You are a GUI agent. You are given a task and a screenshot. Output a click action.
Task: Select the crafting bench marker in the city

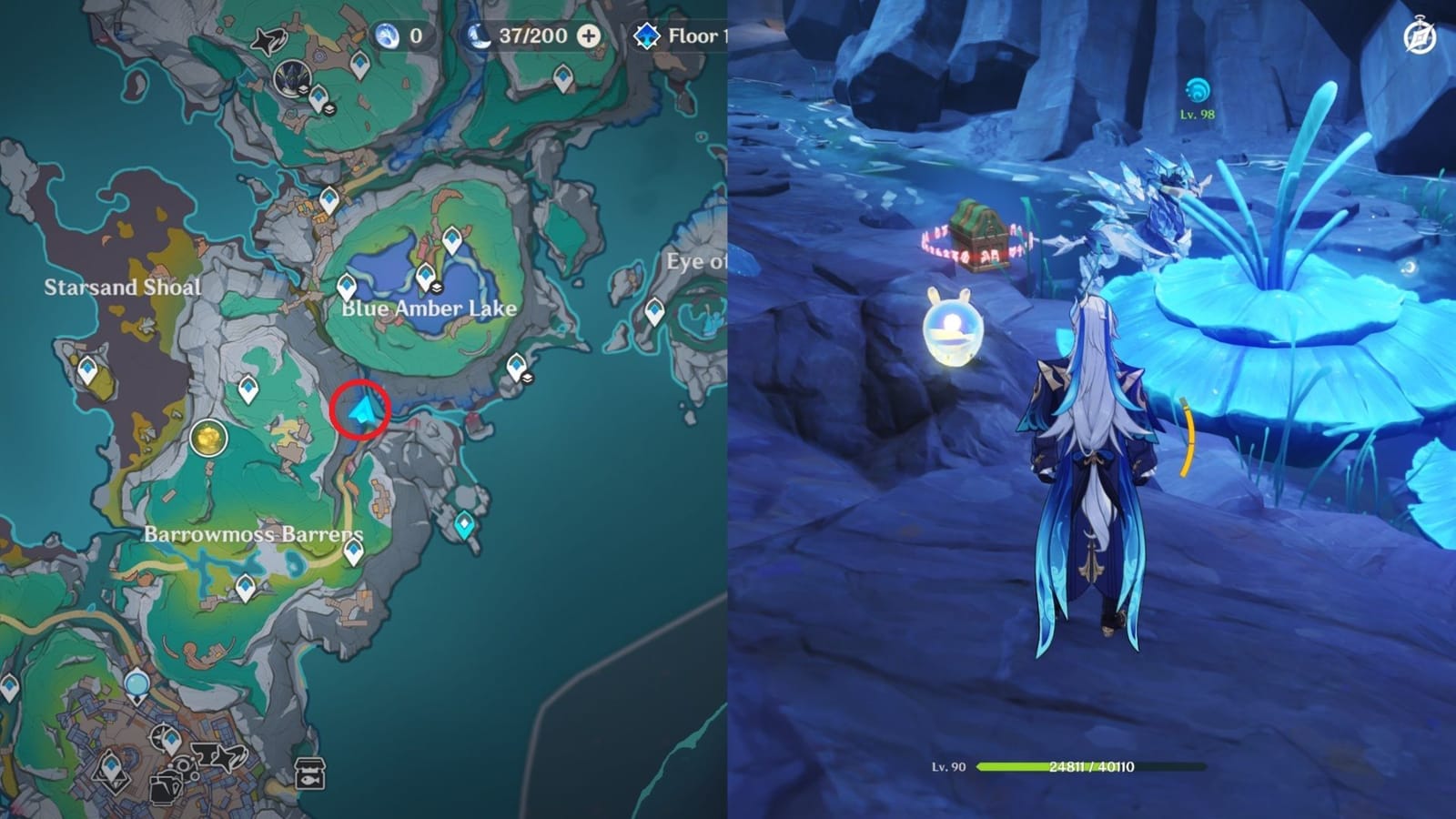point(184,767)
